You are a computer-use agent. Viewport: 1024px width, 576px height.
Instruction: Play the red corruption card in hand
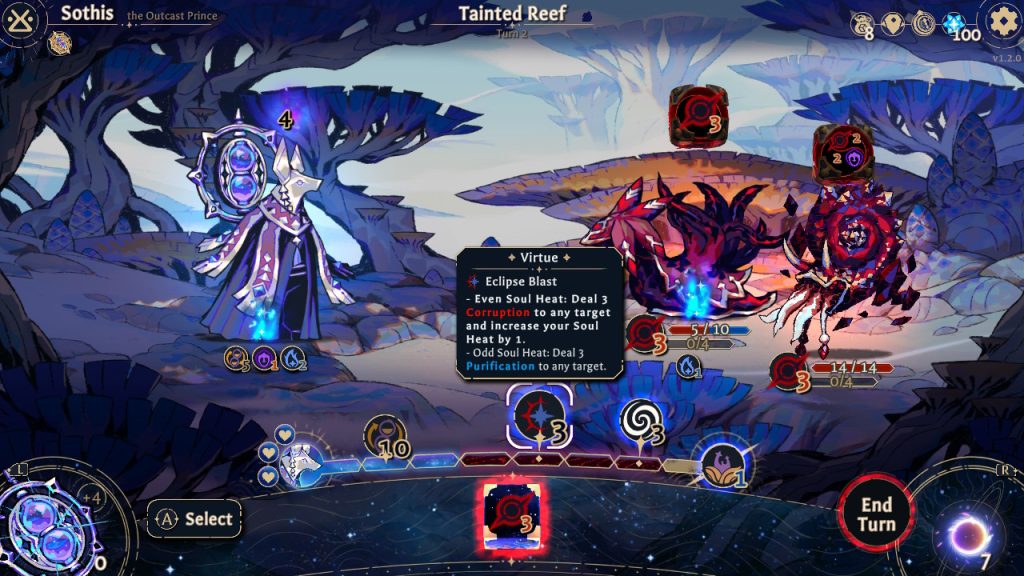513,516
